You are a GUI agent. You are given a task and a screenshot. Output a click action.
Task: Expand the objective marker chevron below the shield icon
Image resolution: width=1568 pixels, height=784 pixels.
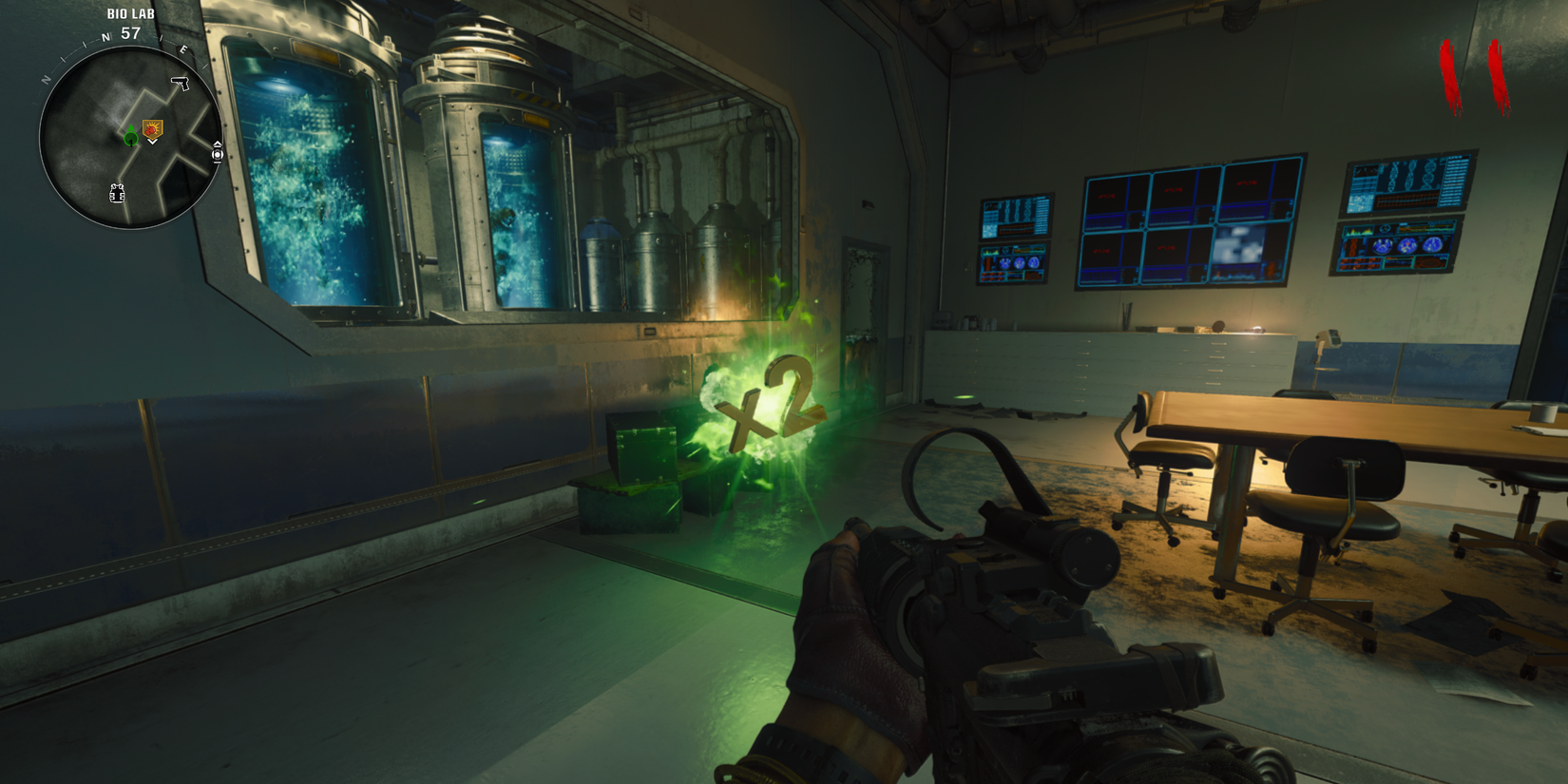tap(152, 143)
